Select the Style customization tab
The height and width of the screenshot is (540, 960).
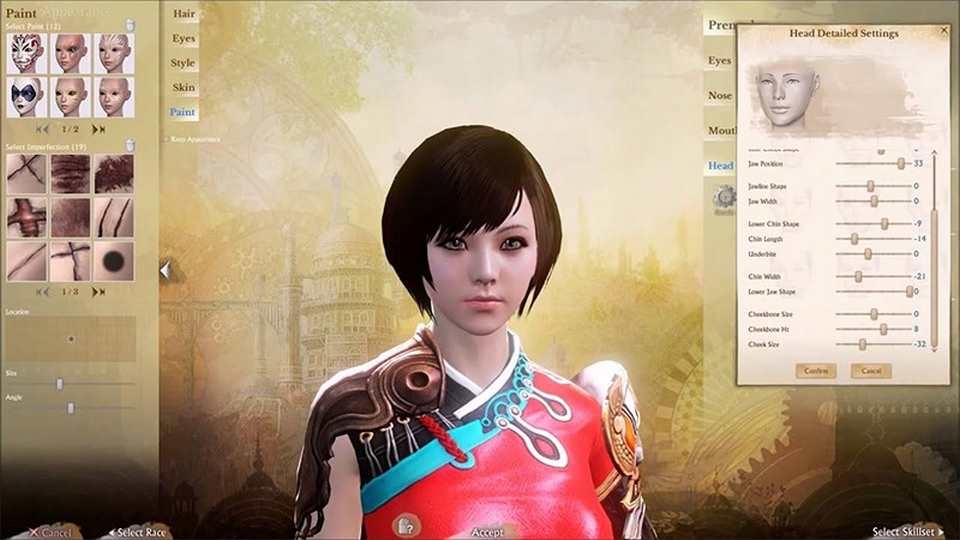183,63
